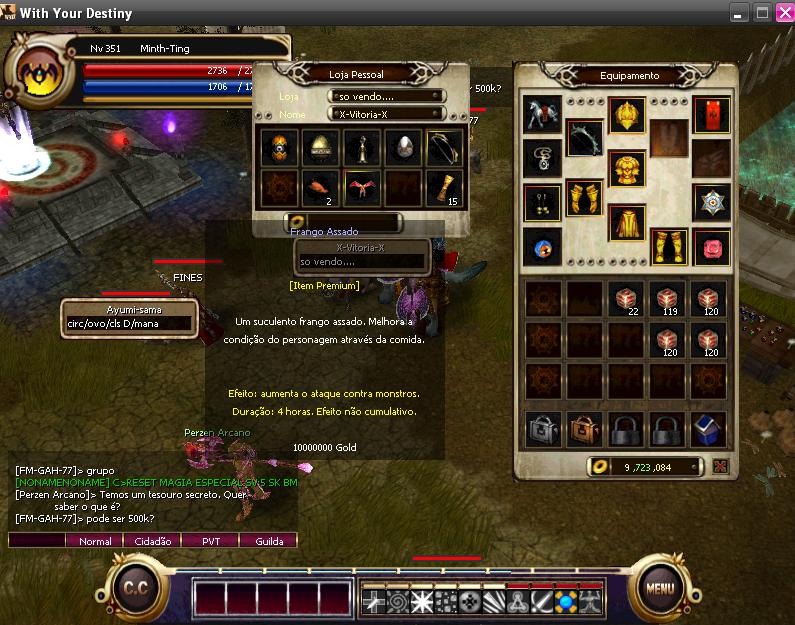Click the white horse mount slot
This screenshot has width=795, height=625.
pos(541,113)
